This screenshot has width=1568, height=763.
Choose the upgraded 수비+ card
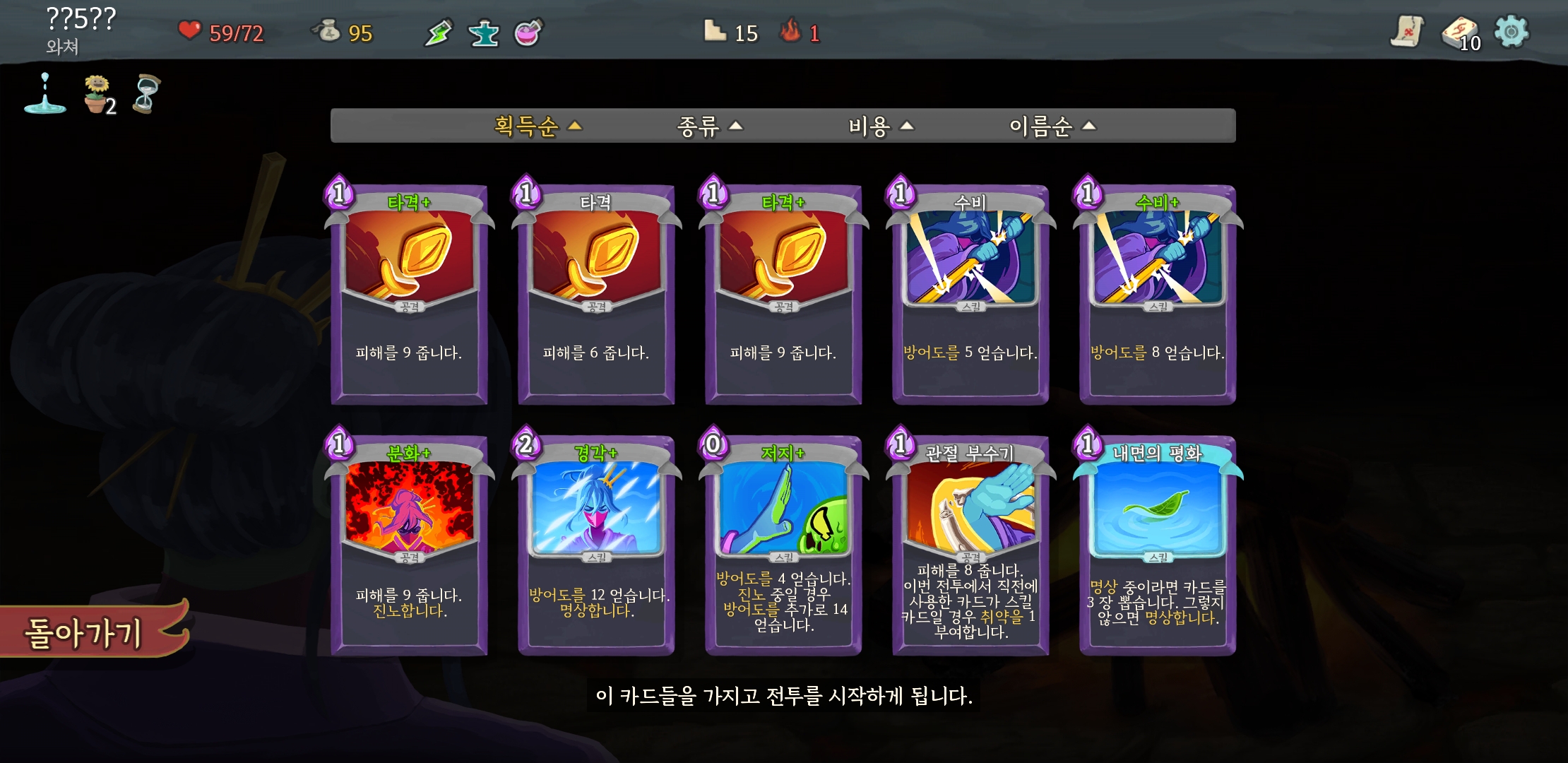[x=1158, y=295]
